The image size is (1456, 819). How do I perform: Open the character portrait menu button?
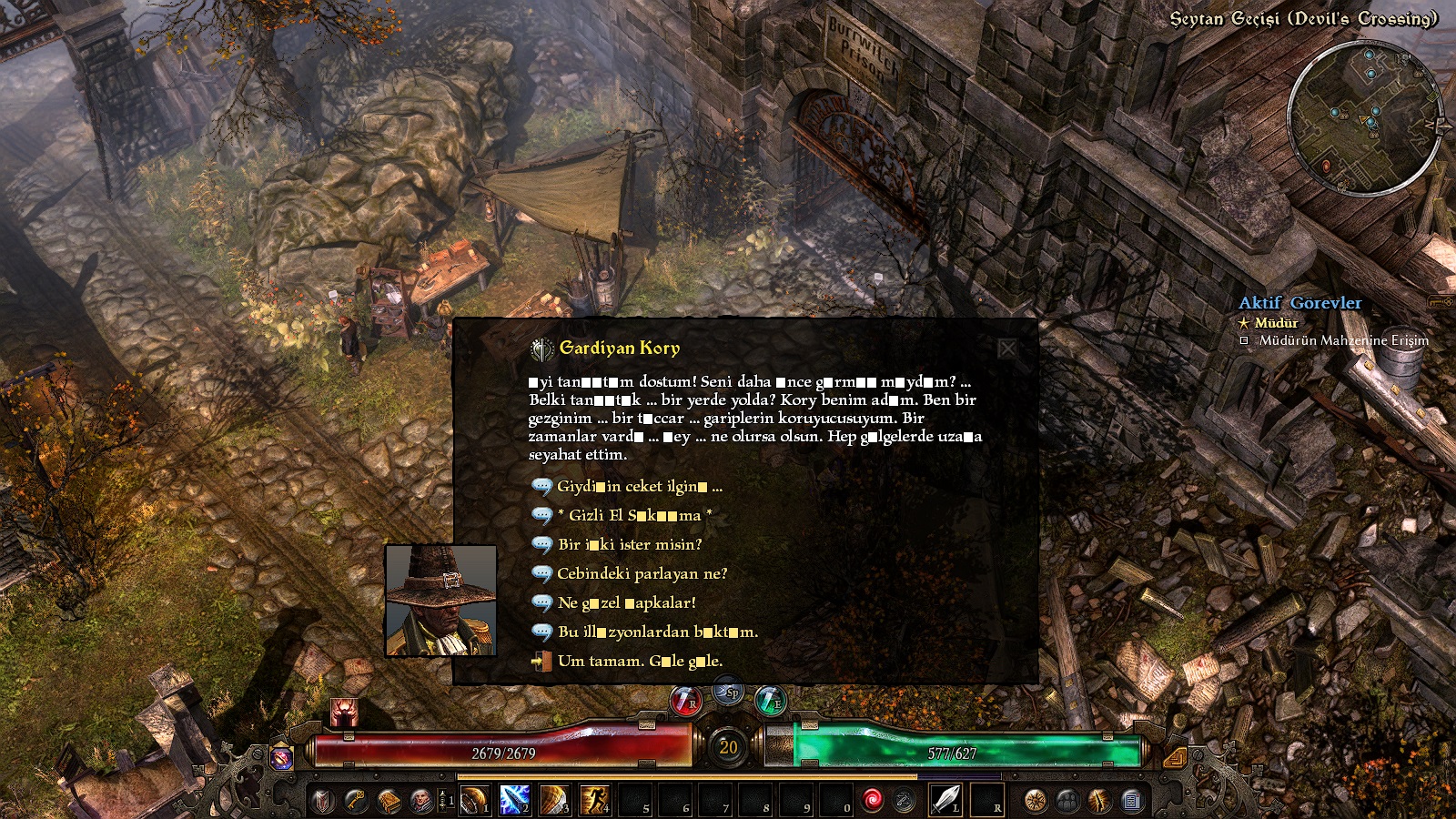tap(420, 801)
